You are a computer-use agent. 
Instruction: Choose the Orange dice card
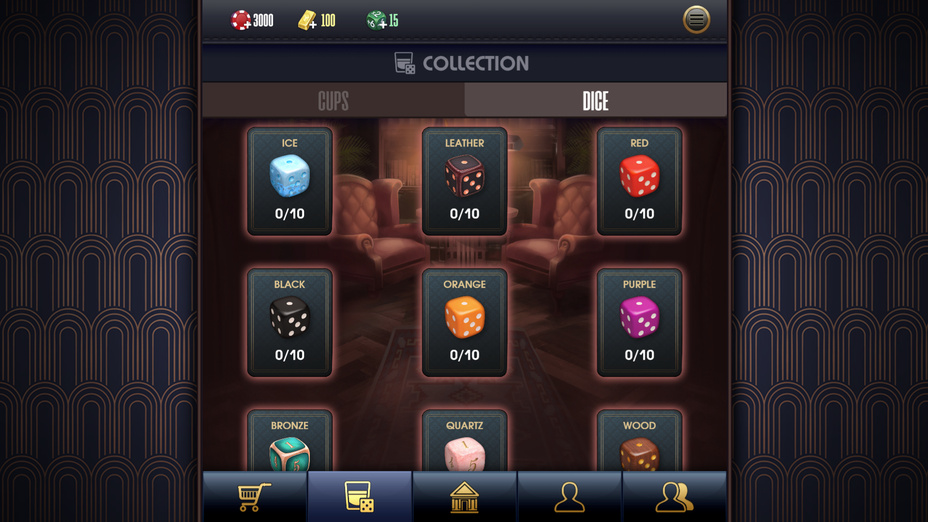coord(464,322)
